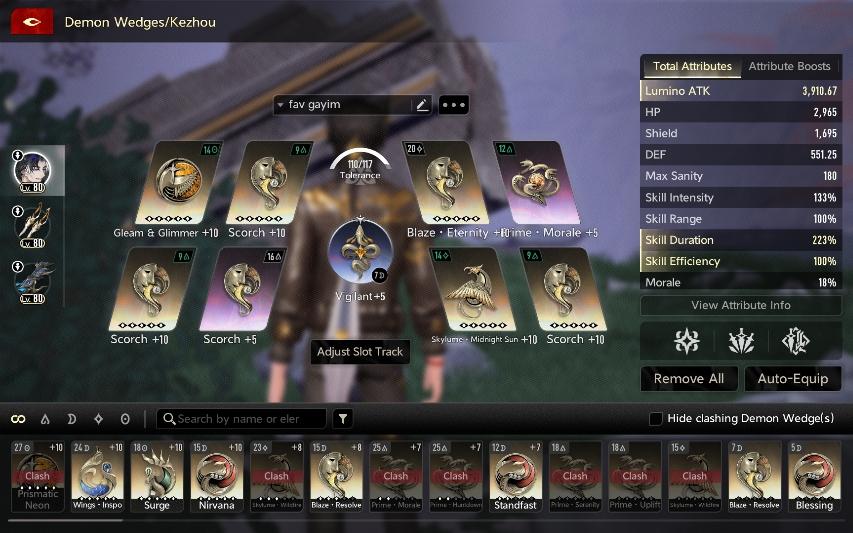Select the Standfast wedge card
The width and height of the screenshot is (853, 533).
pos(516,476)
